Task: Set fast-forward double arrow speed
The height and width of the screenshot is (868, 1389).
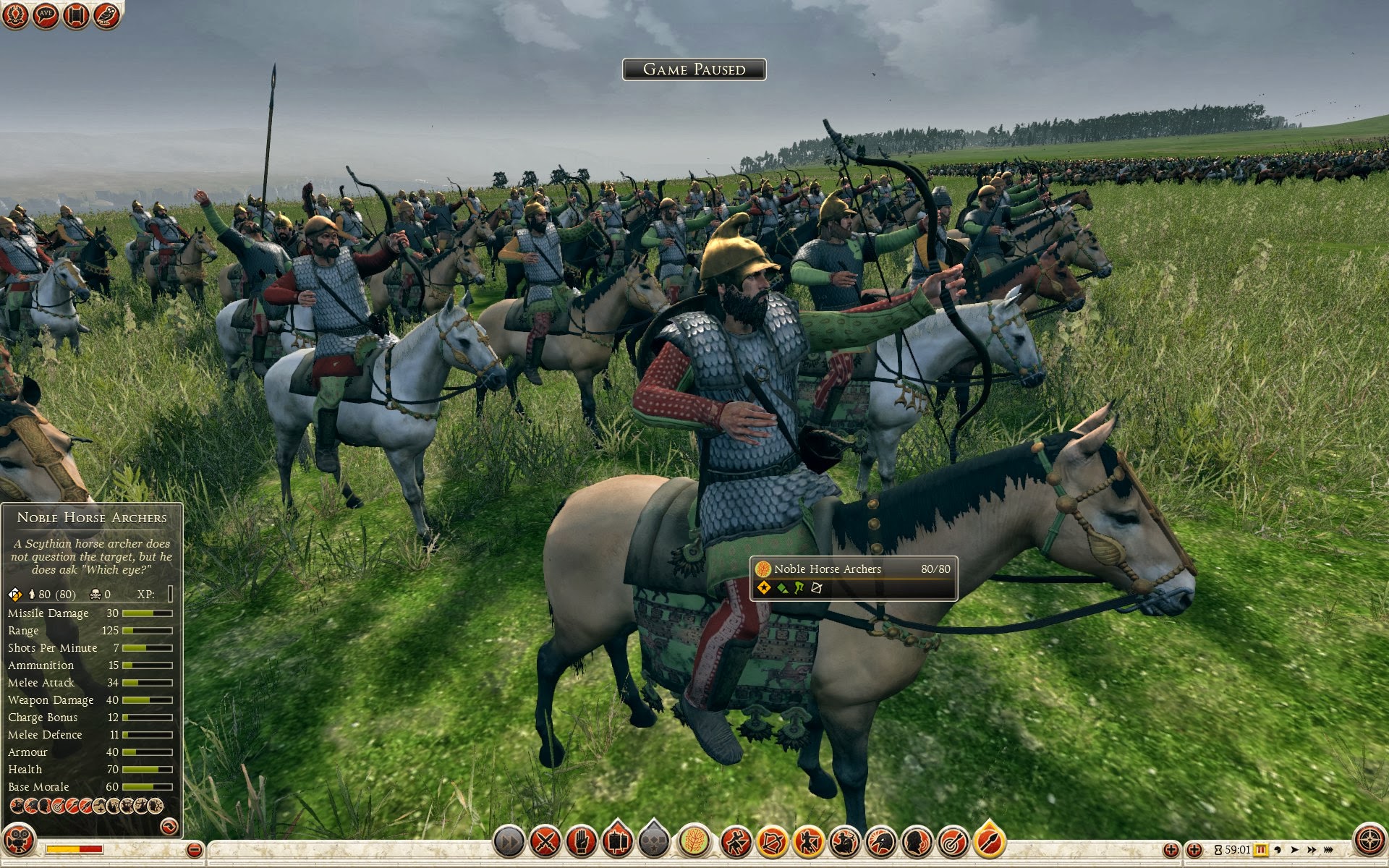Action: pos(1311,850)
